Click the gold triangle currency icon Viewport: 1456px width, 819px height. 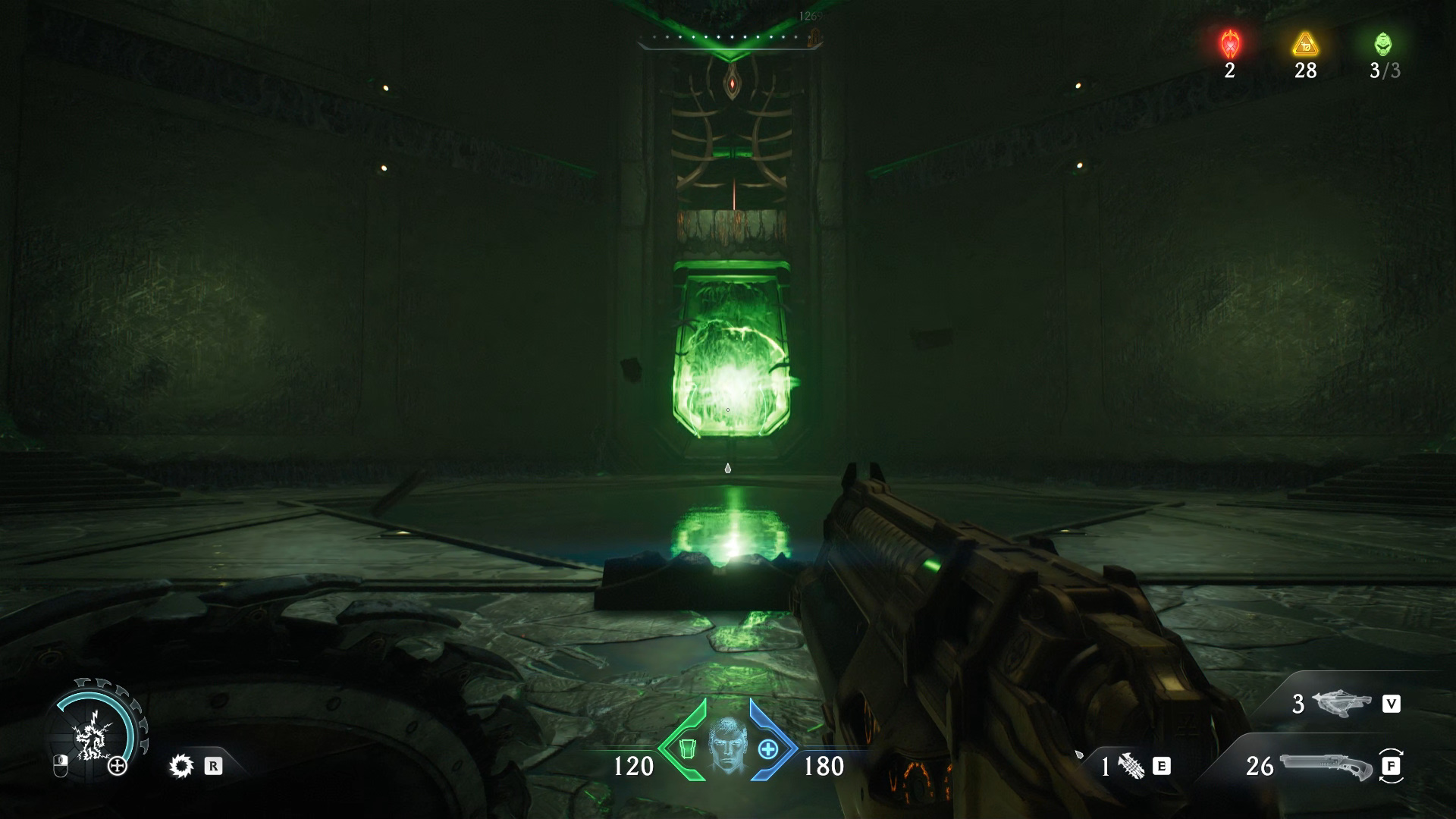1305,45
